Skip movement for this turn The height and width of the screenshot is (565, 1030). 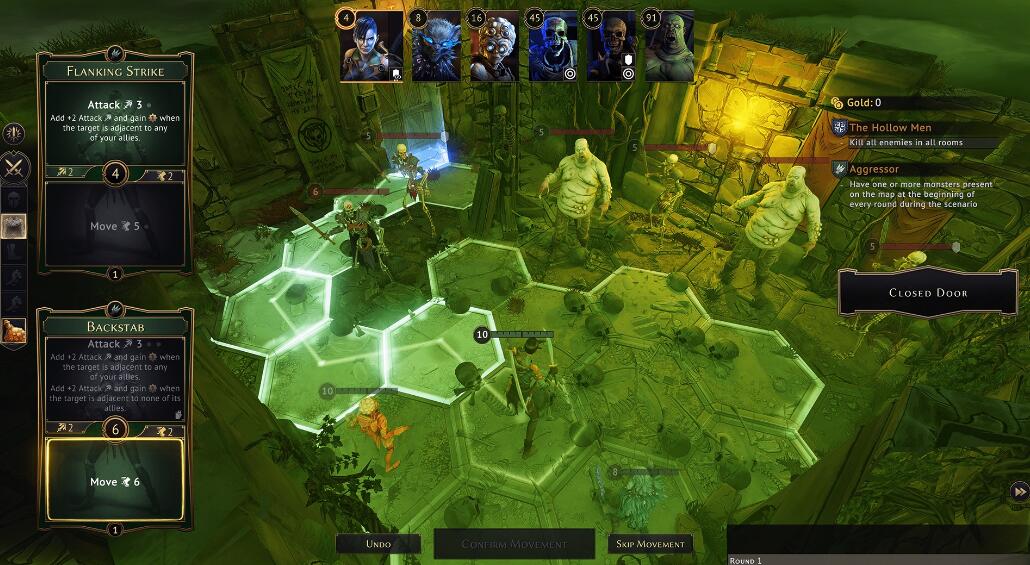pos(650,544)
